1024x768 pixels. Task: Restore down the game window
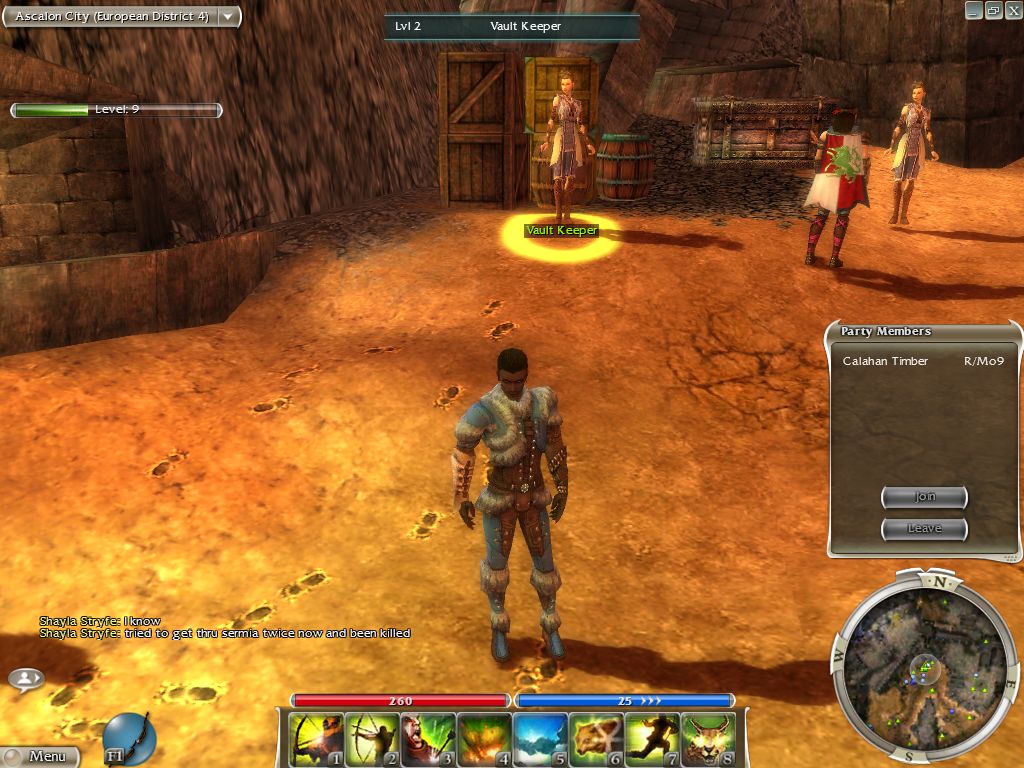click(x=993, y=10)
